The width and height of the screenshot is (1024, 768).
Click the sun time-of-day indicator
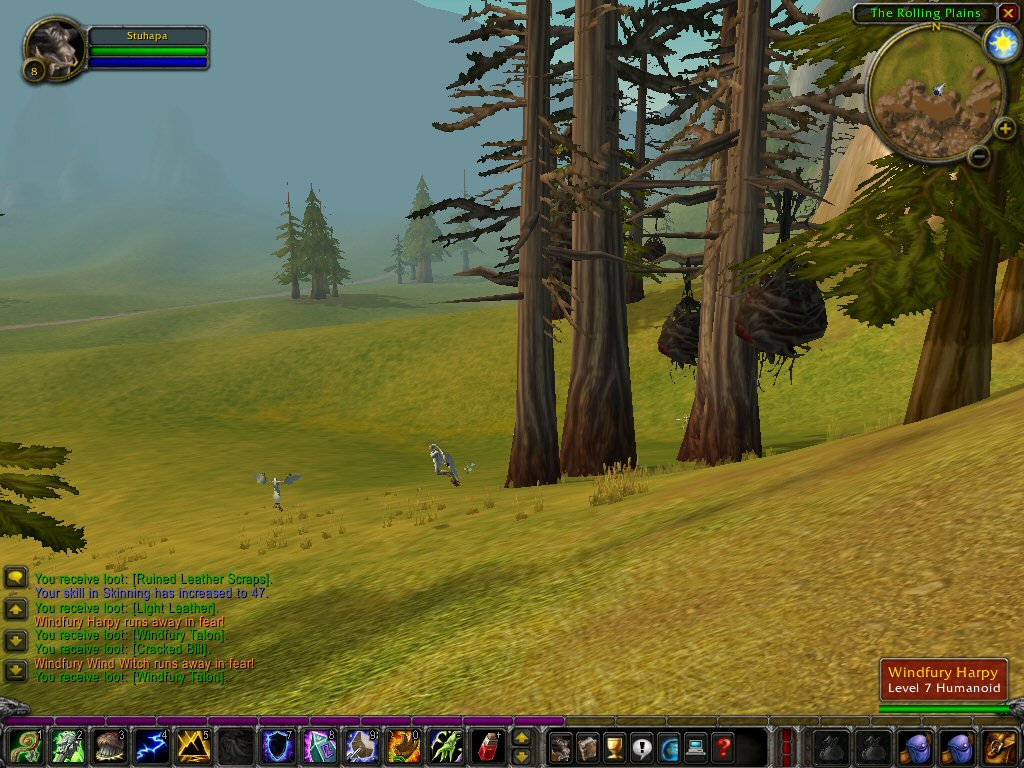(x=1000, y=42)
